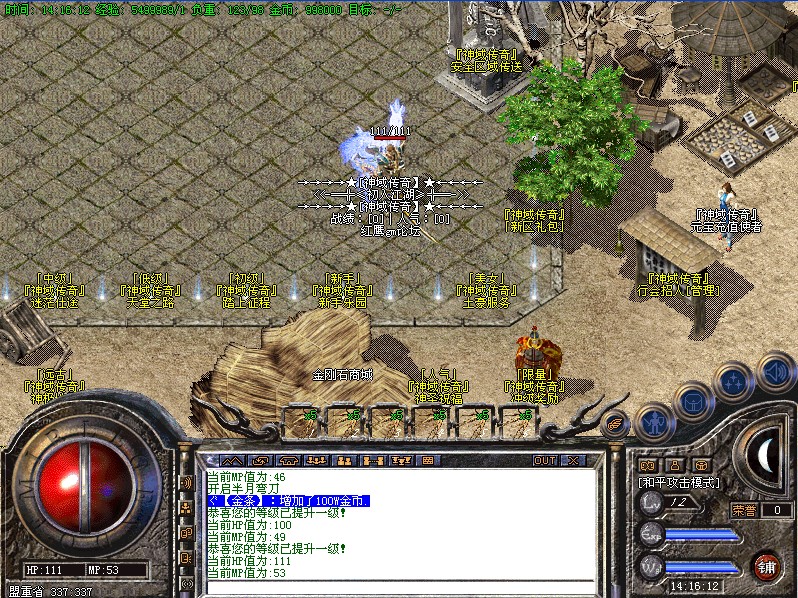Open the red 铺 shop button
The width and height of the screenshot is (798, 598).
pyautogui.click(x=768, y=567)
